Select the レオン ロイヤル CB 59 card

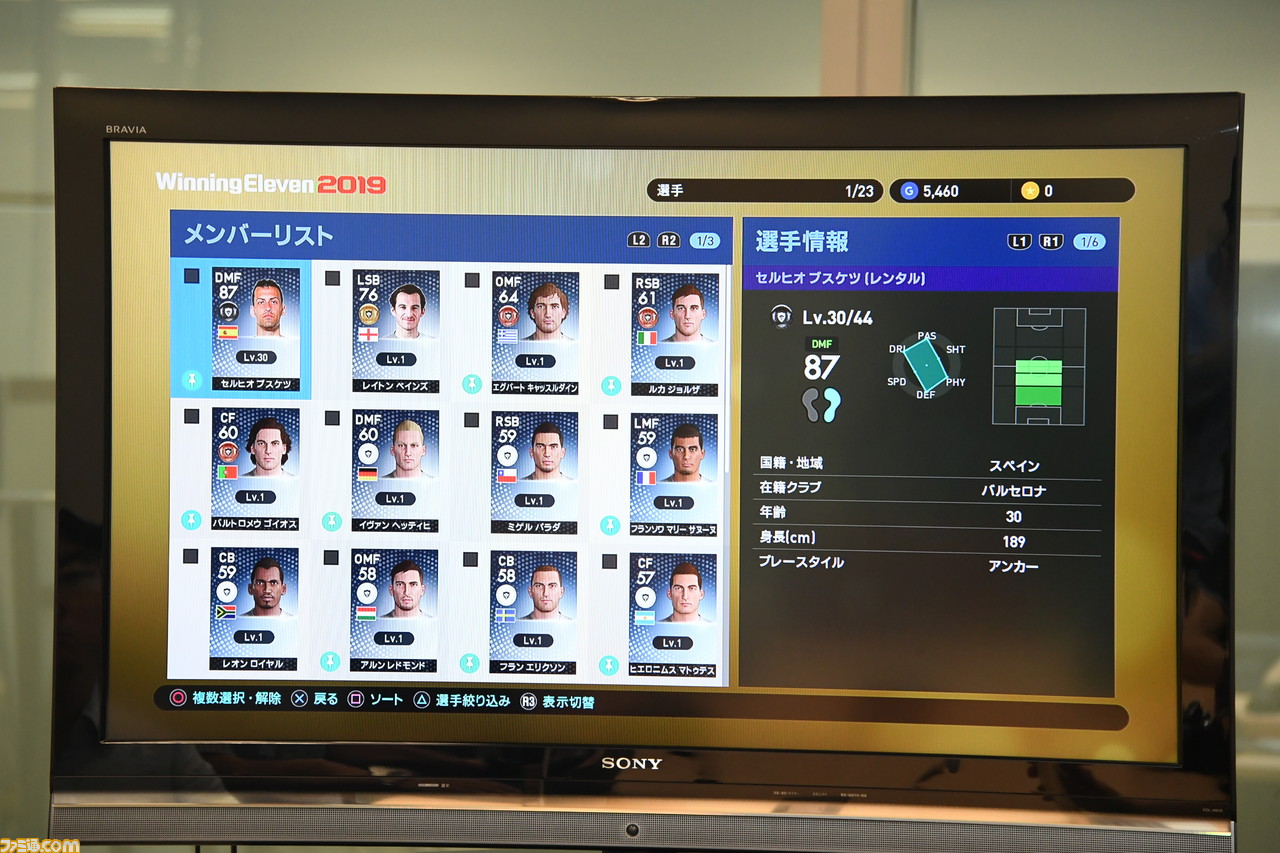coord(254,607)
